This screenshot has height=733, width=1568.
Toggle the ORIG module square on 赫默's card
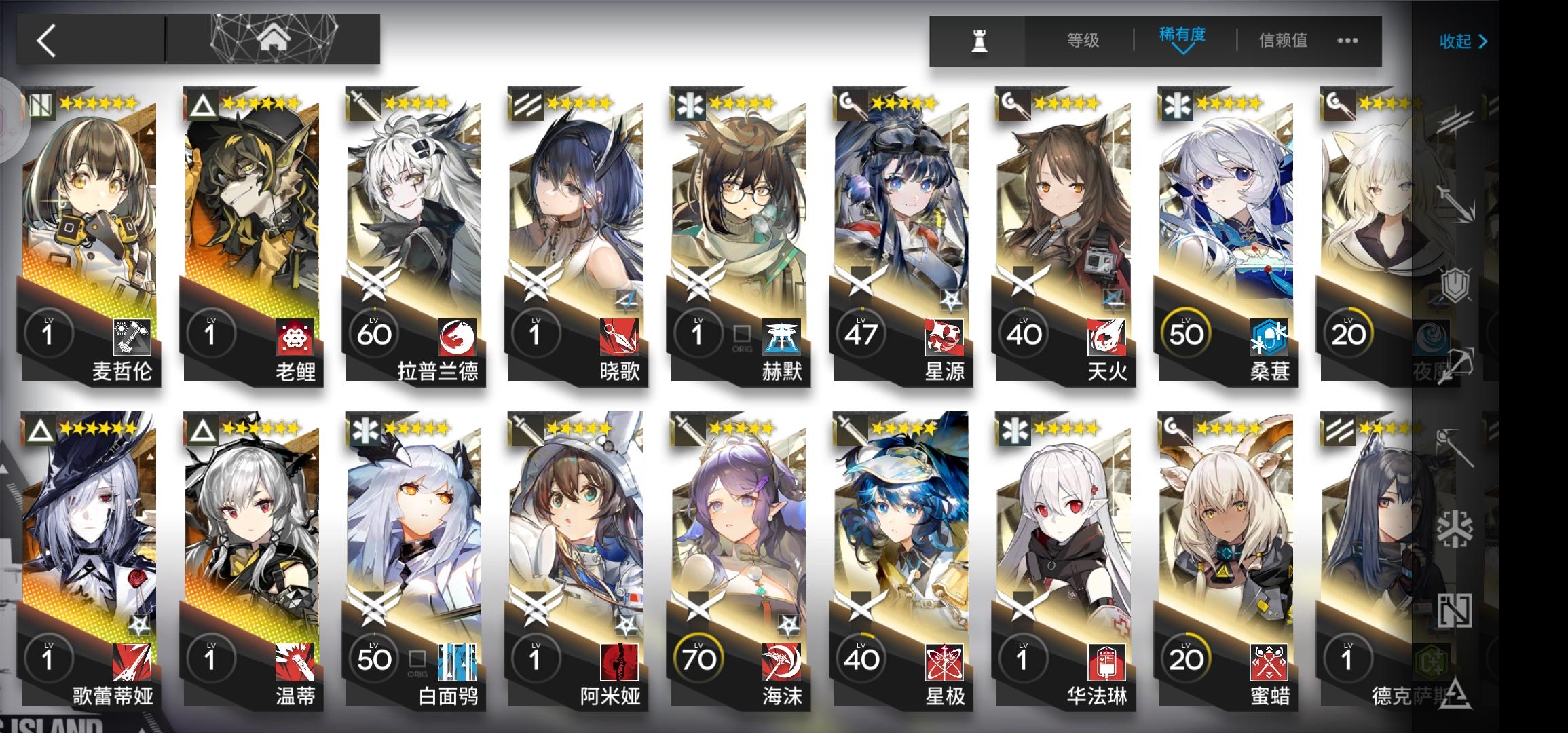coord(741,335)
